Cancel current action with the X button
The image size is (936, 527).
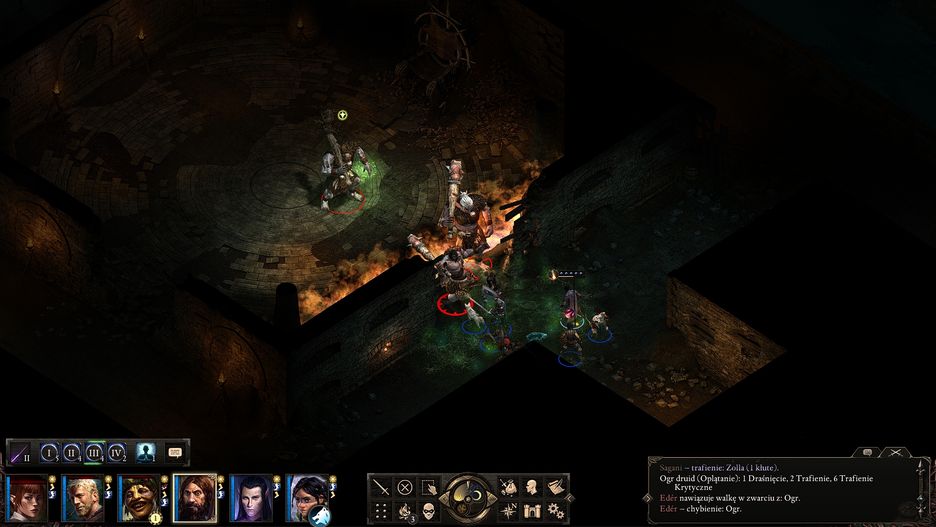405,488
